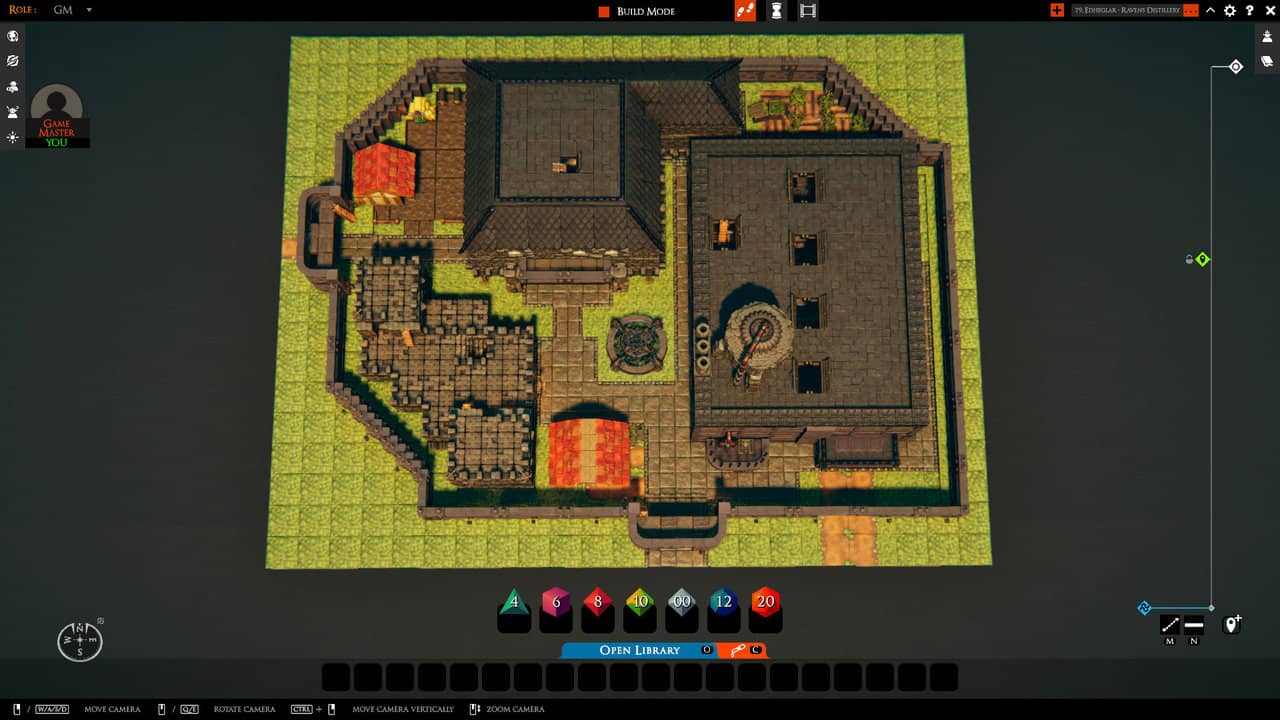Toggle the N flat ruler mode

[x=1193, y=624]
